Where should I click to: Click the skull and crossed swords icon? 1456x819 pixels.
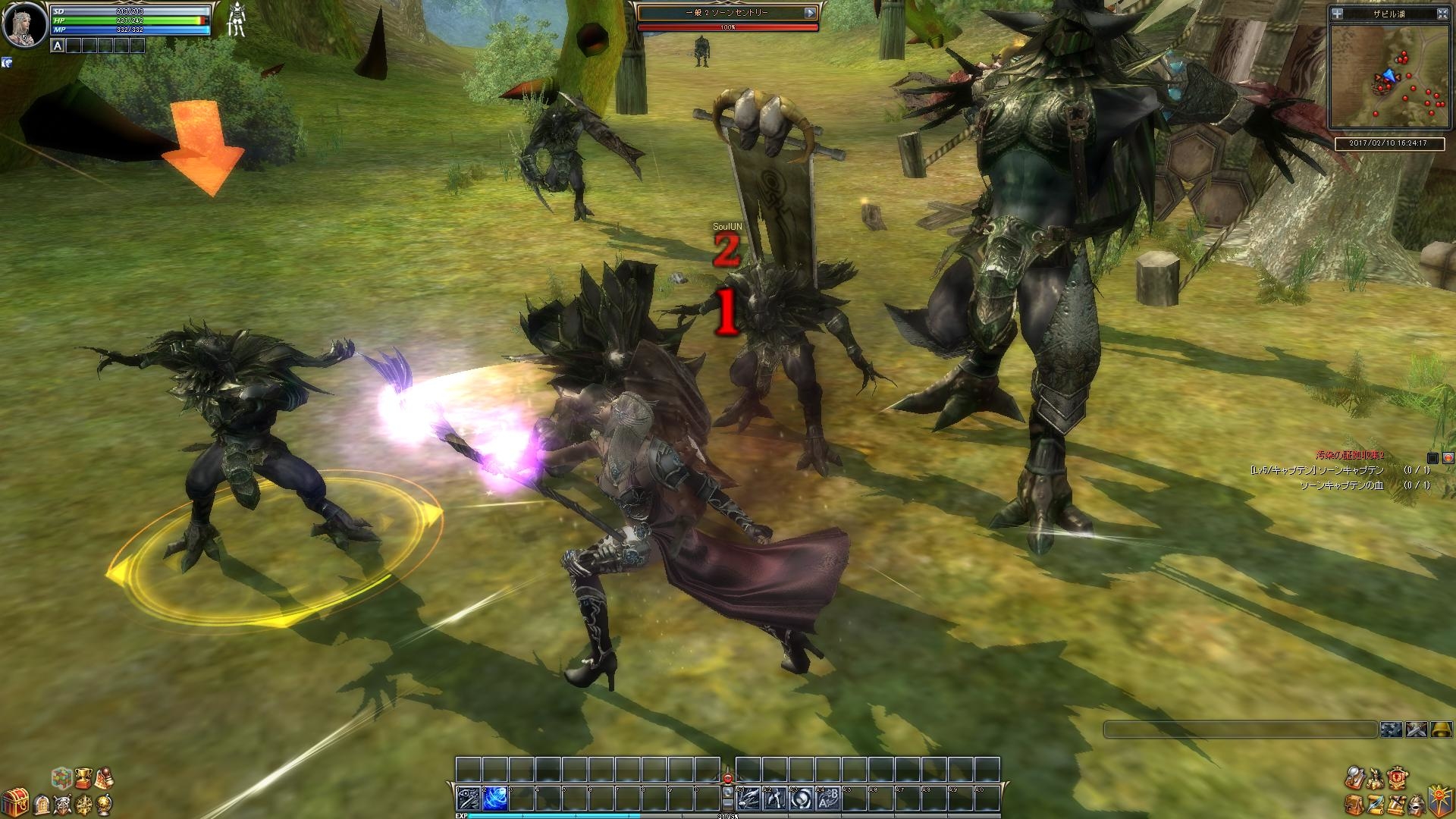click(x=63, y=802)
